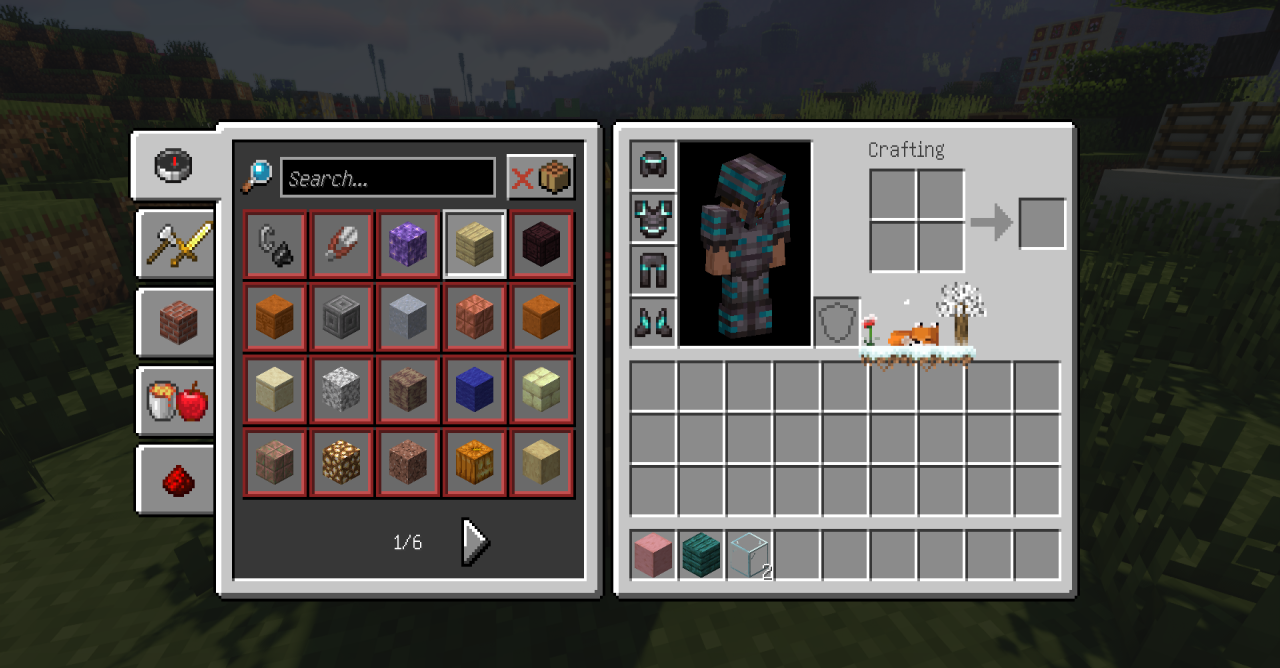
Task: Grab the carved pumpkin block
Action: 475,464
